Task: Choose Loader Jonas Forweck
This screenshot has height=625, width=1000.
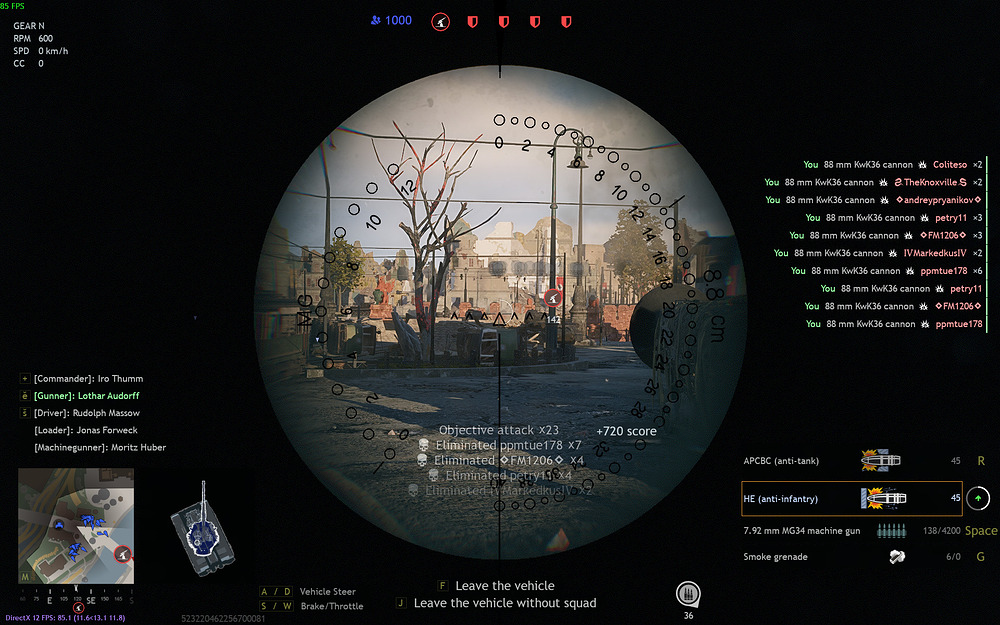Action: (x=87, y=430)
